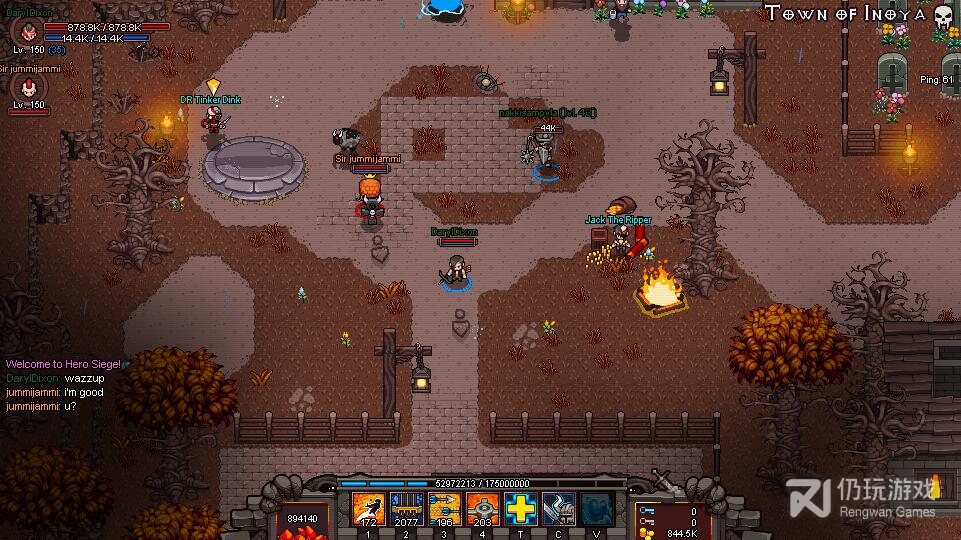Click the dimmed blue skill on V

tap(597, 509)
